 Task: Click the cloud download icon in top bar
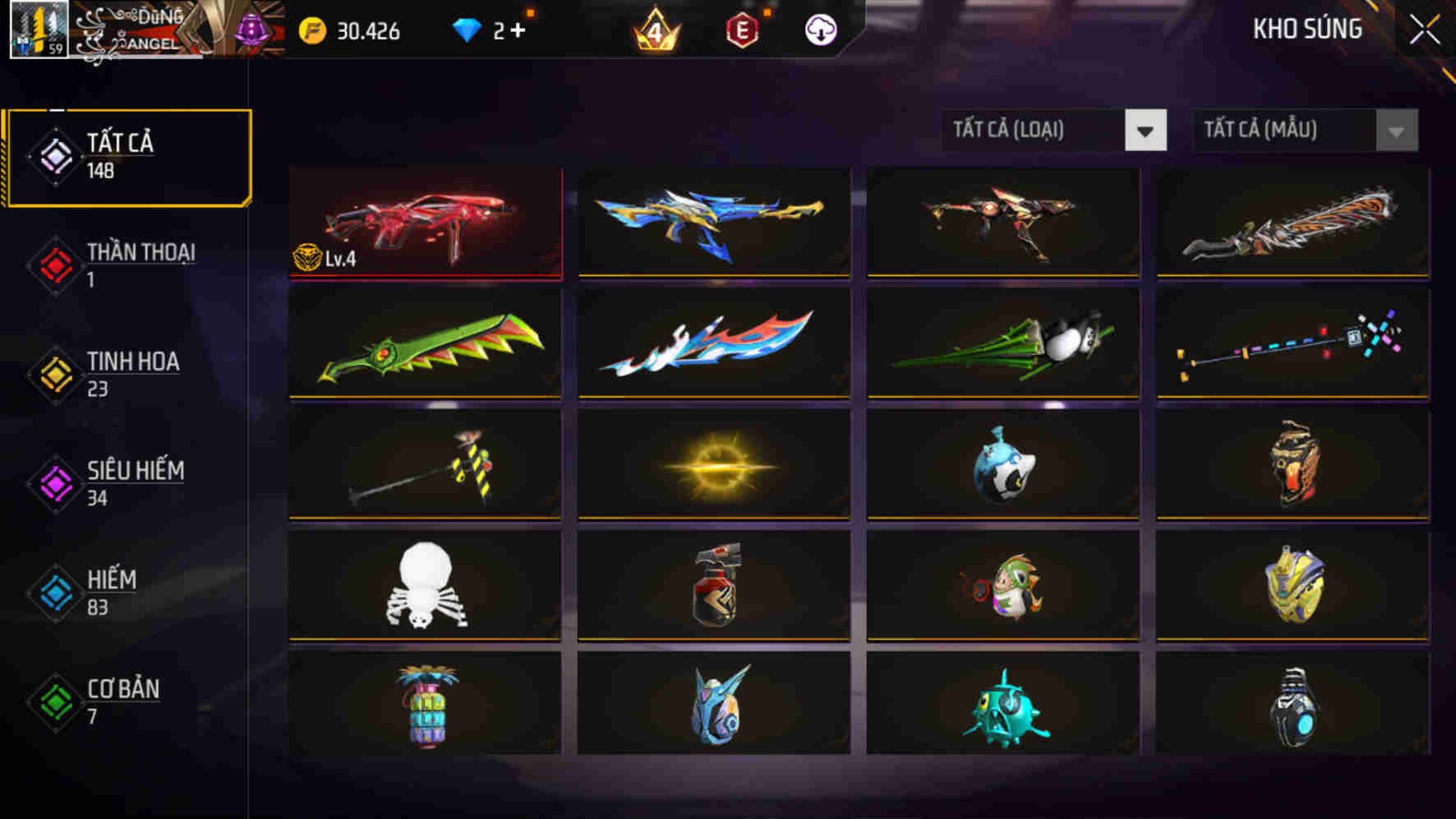820,31
